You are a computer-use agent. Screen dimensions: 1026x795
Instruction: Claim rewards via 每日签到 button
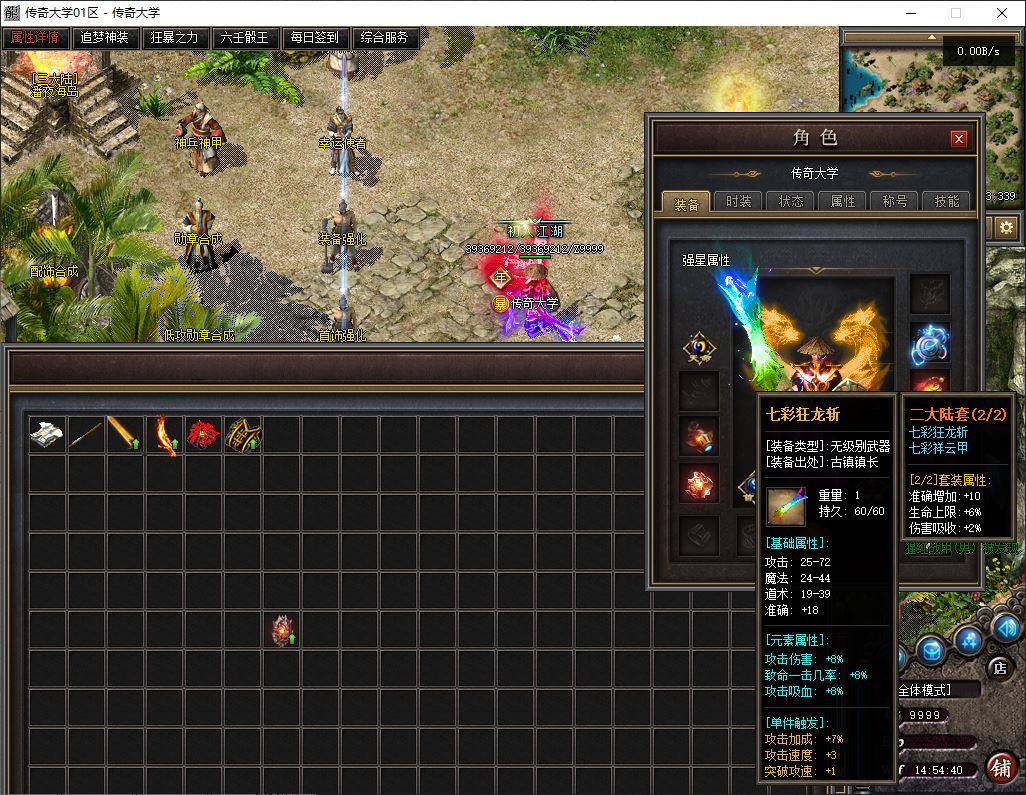[x=315, y=38]
